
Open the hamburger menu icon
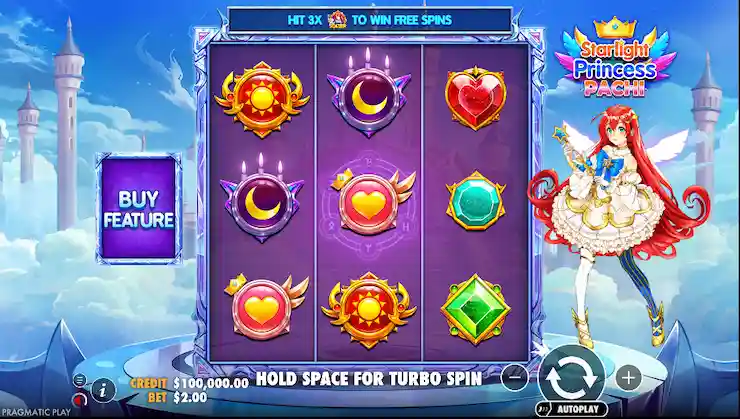pyautogui.click(x=80, y=380)
